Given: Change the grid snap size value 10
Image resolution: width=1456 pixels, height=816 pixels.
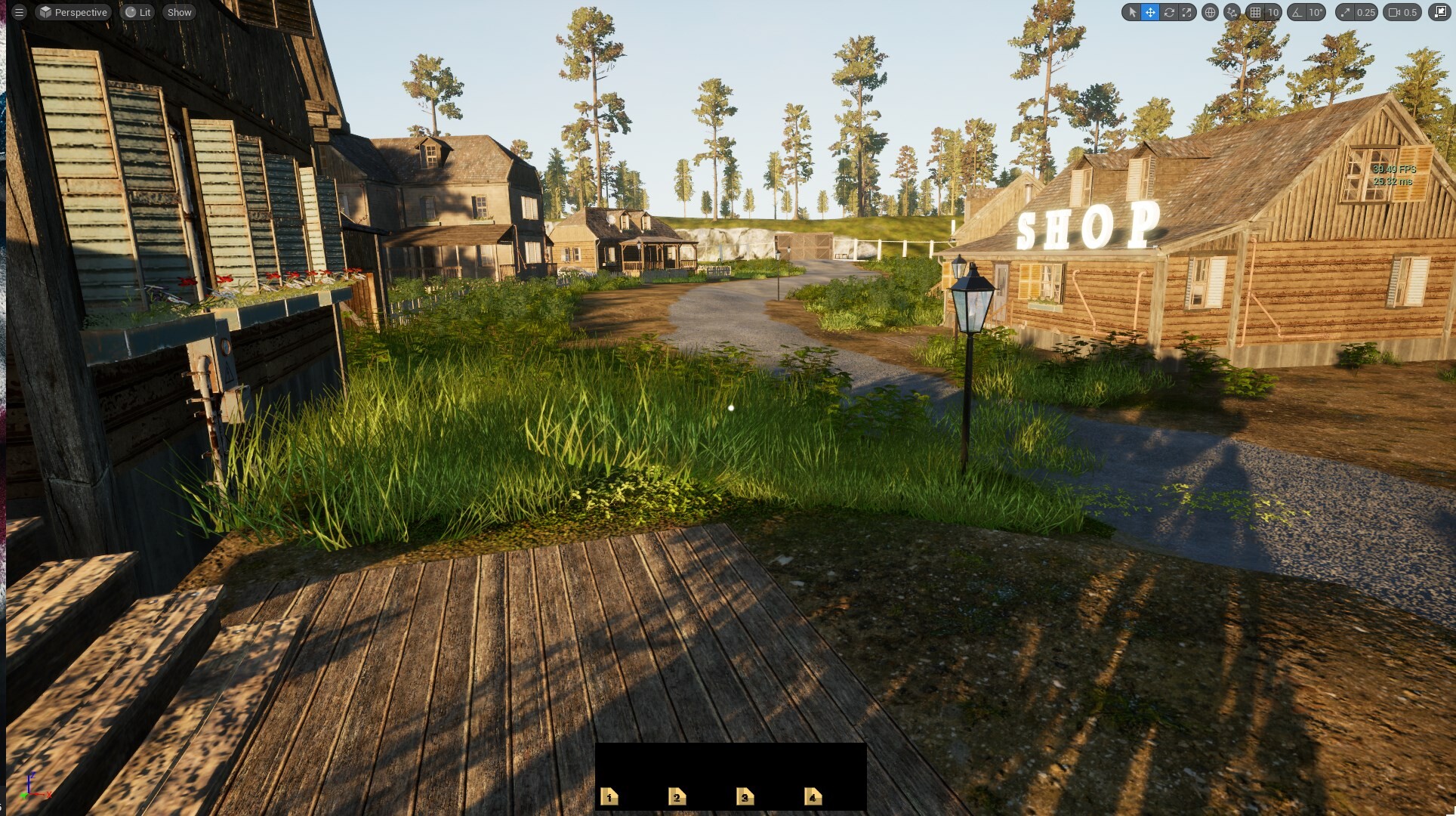Looking at the screenshot, I should (x=1273, y=12).
